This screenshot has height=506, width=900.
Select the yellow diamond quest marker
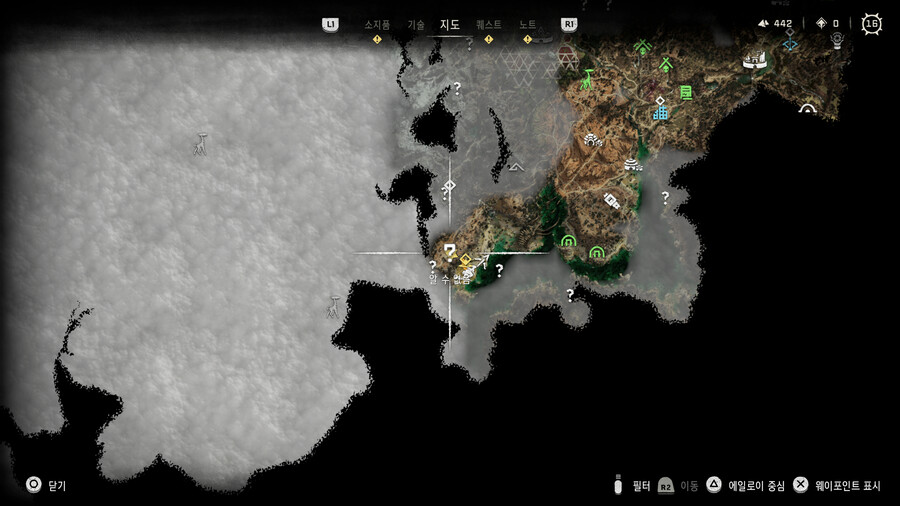(465, 261)
